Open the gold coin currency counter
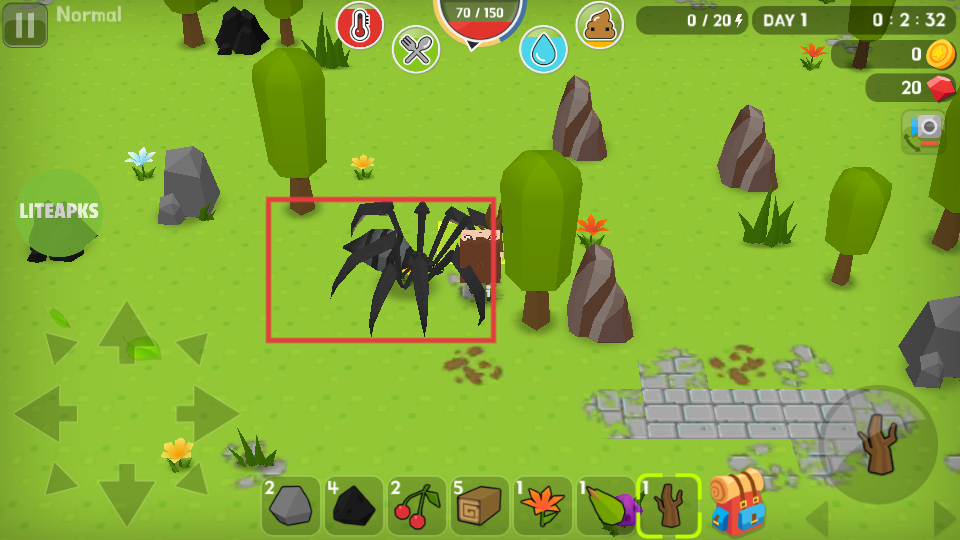Image resolution: width=960 pixels, height=540 pixels. [x=894, y=54]
